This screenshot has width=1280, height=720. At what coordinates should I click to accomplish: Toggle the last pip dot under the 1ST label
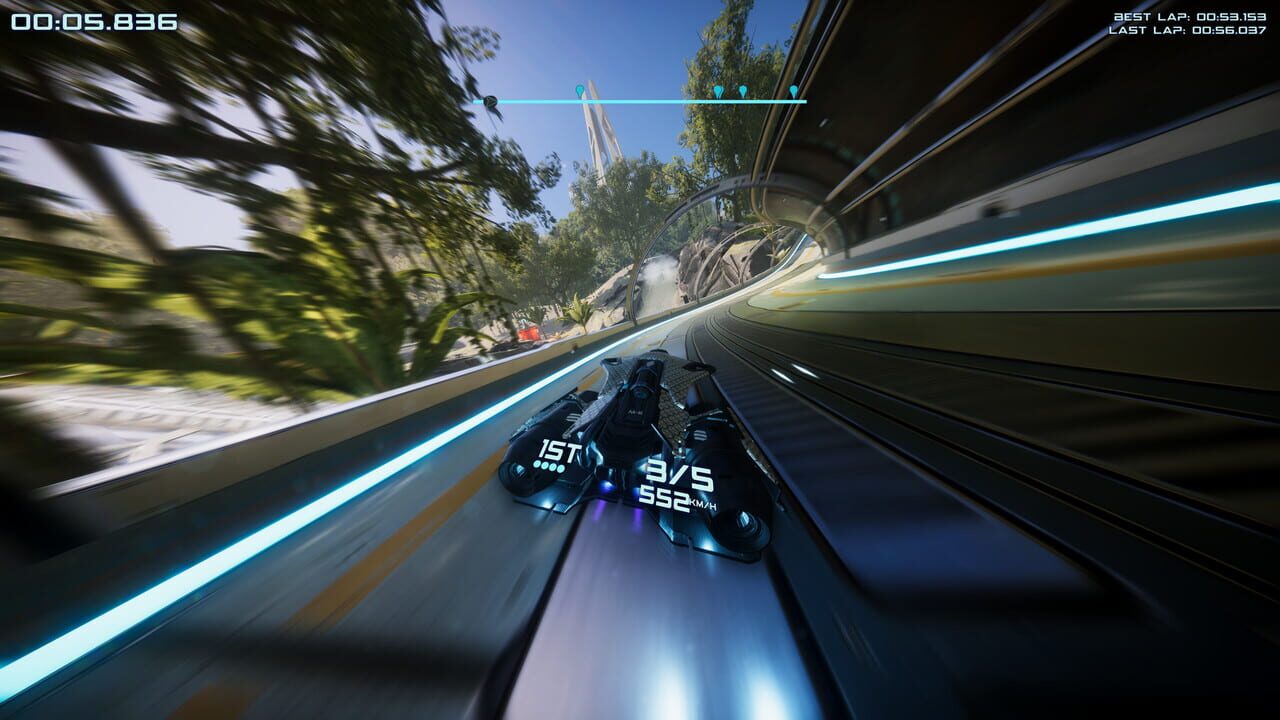click(x=562, y=467)
